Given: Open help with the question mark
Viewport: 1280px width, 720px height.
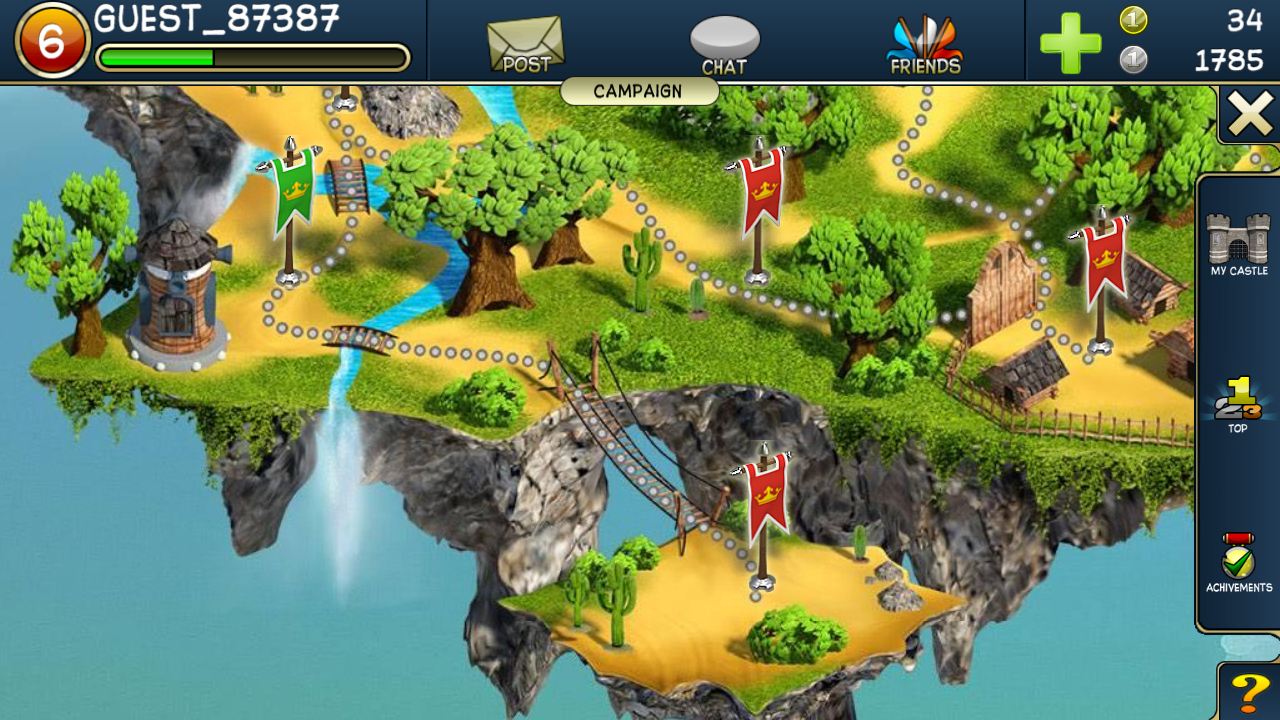Looking at the screenshot, I should tap(1250, 692).
